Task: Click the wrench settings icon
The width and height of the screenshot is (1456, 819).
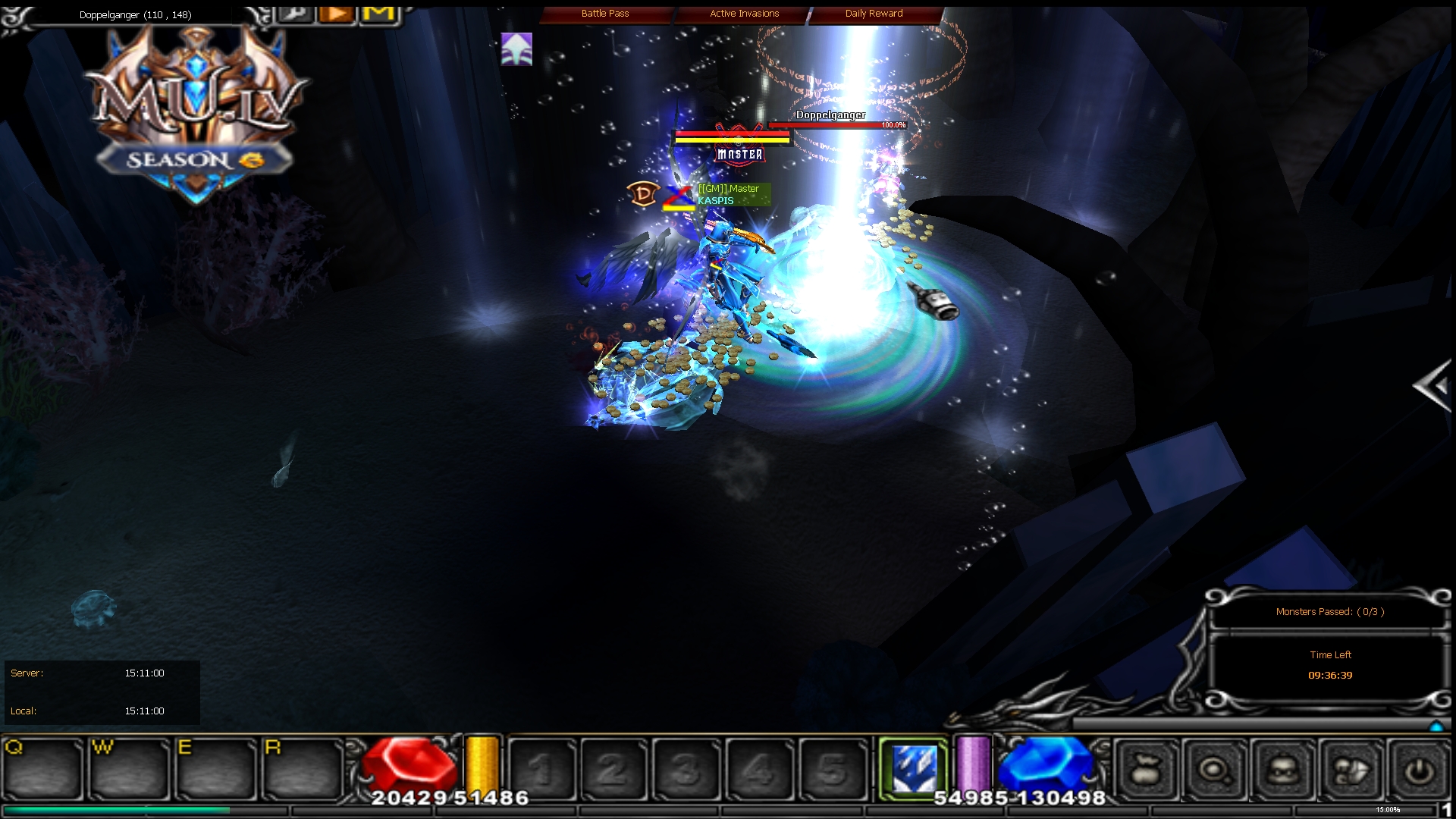Action: click(x=295, y=14)
